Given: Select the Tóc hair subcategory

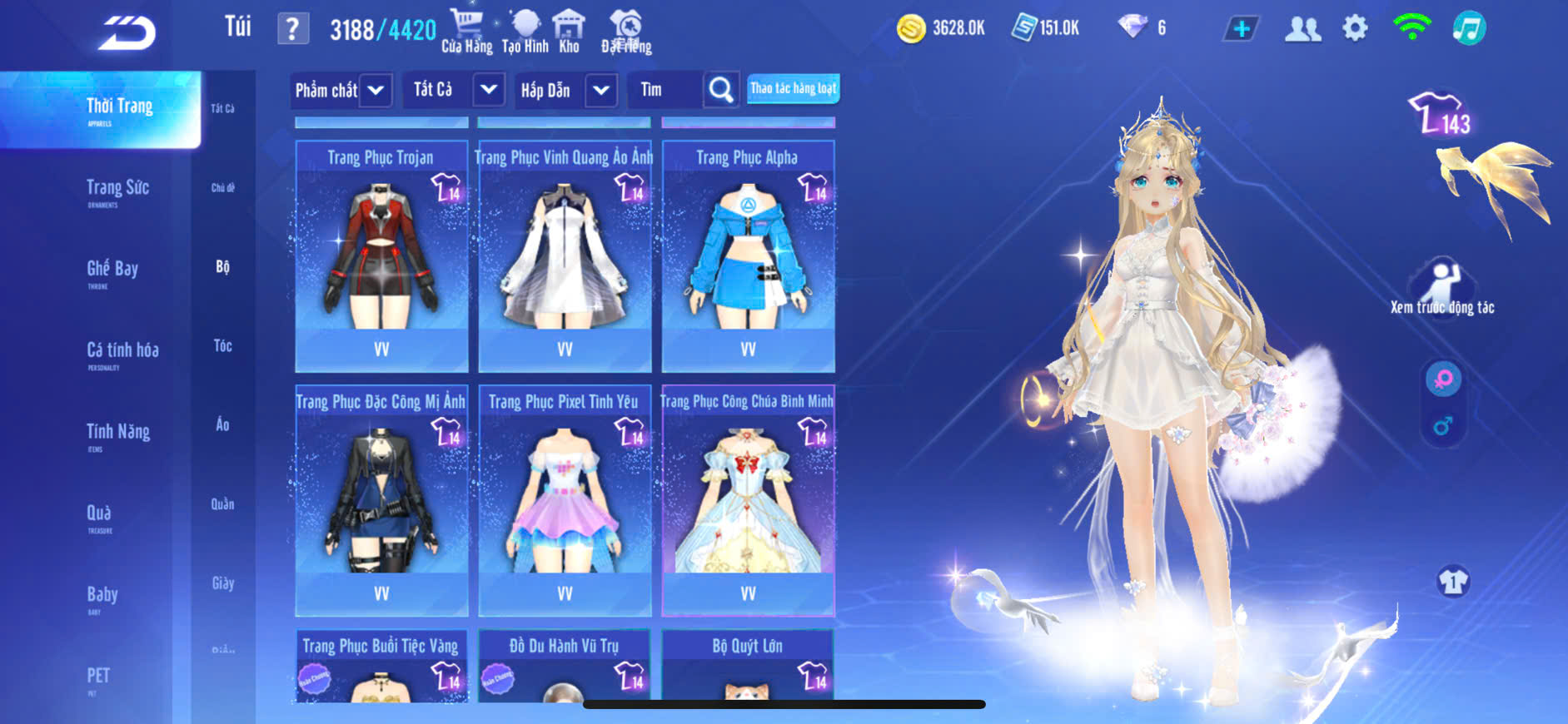Looking at the screenshot, I should pyautogui.click(x=222, y=345).
